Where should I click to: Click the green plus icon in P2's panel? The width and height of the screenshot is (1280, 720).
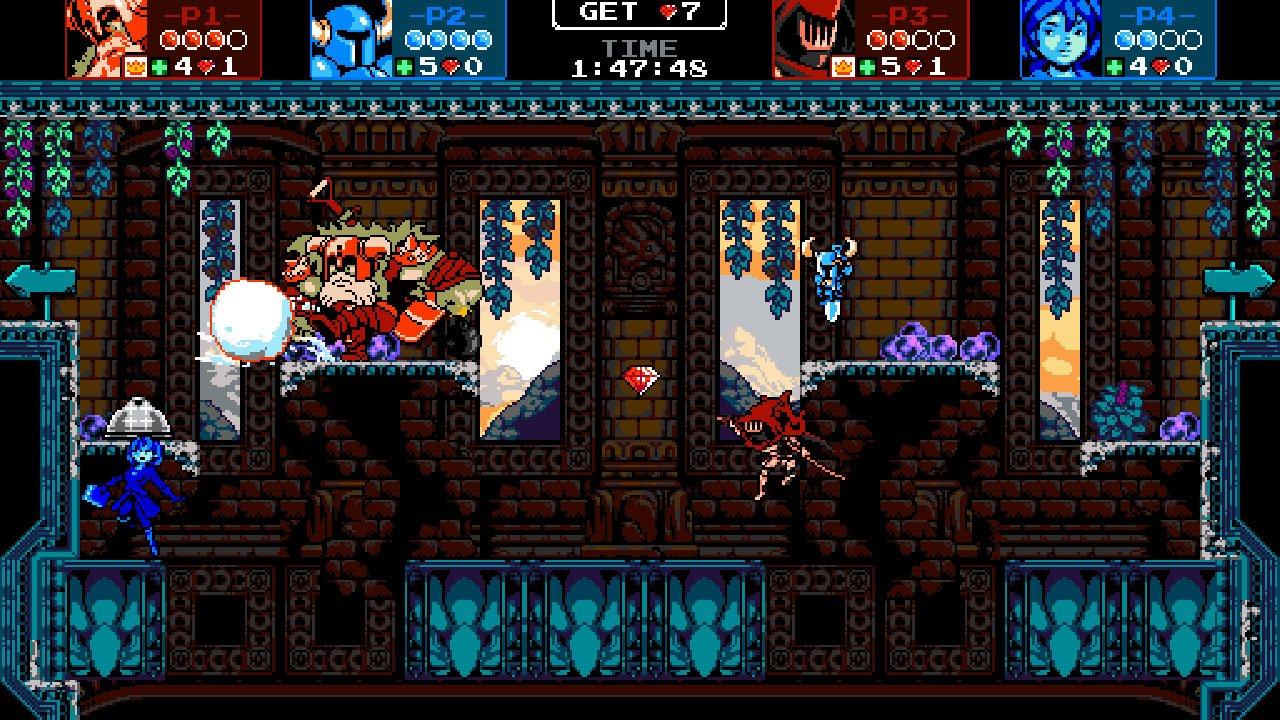coord(403,64)
